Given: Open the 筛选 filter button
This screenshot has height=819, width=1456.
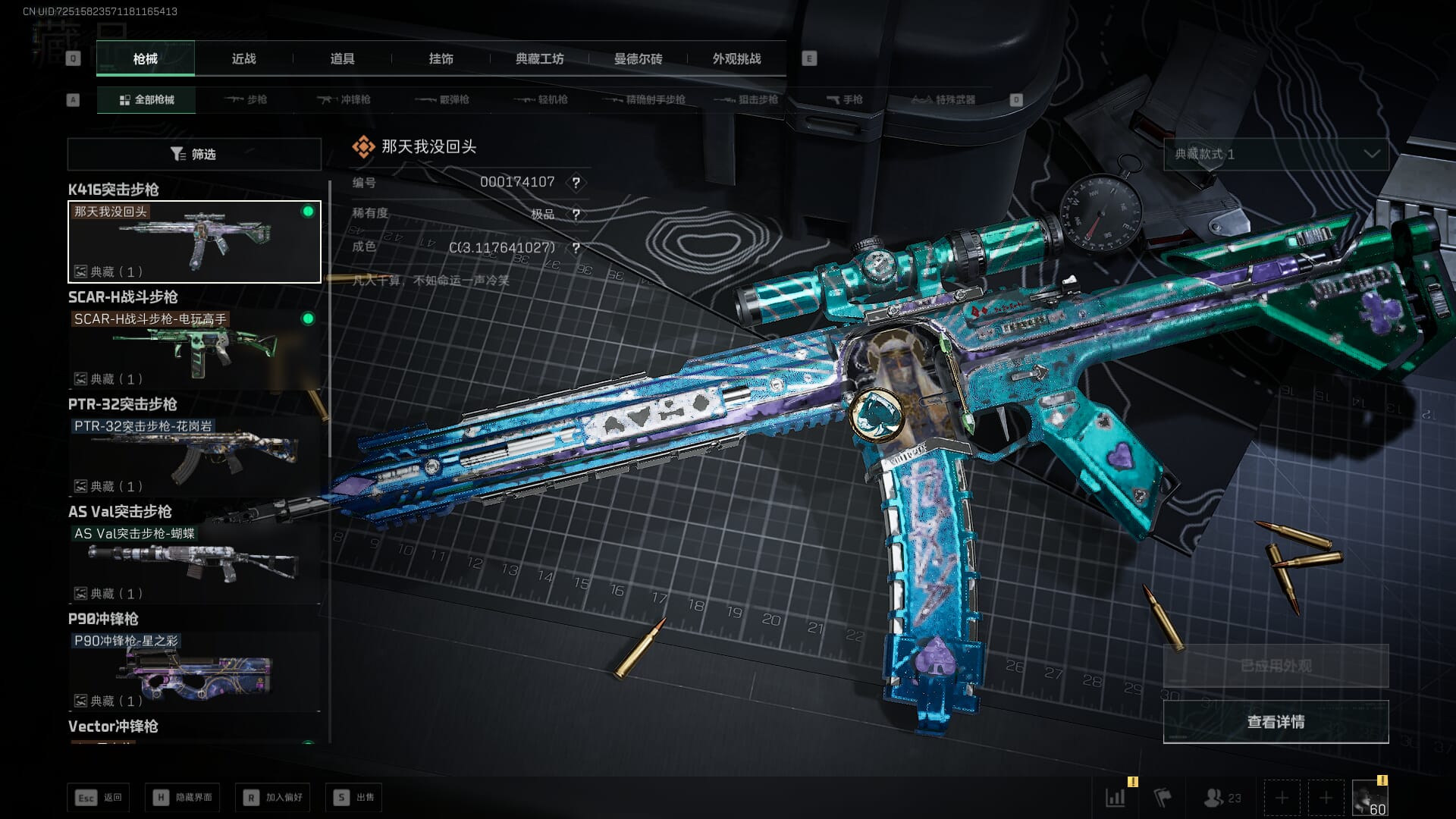Looking at the screenshot, I should [194, 154].
